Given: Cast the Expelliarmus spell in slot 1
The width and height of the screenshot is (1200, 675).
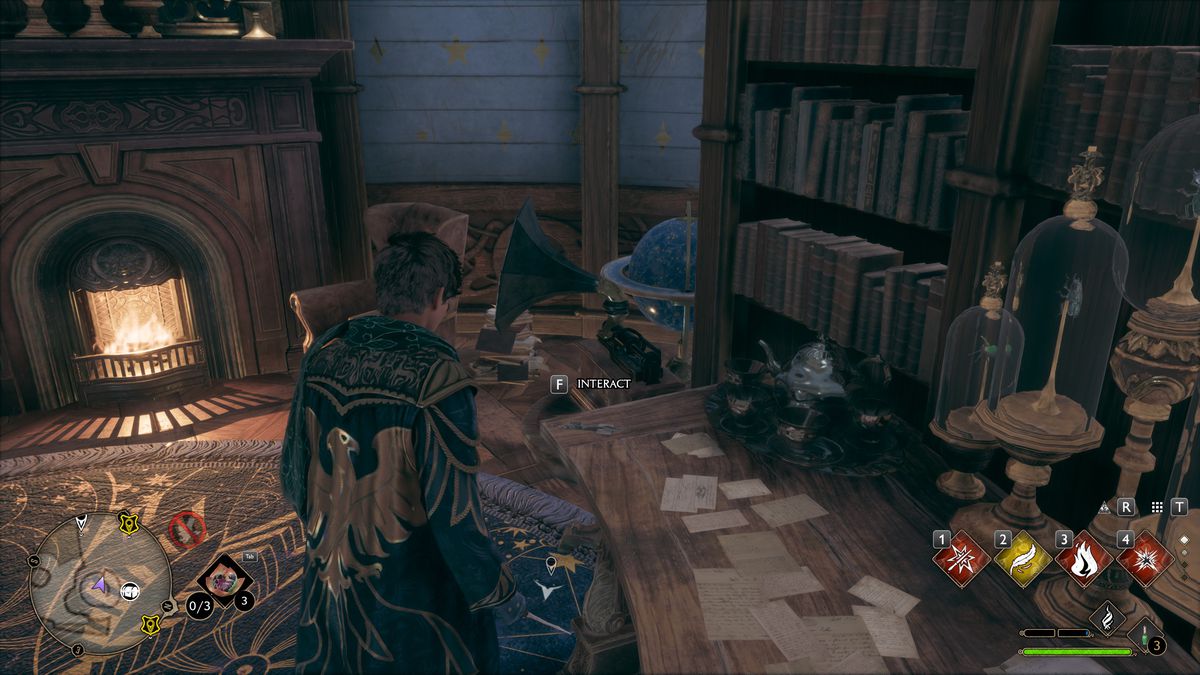Looking at the screenshot, I should pos(962,559).
